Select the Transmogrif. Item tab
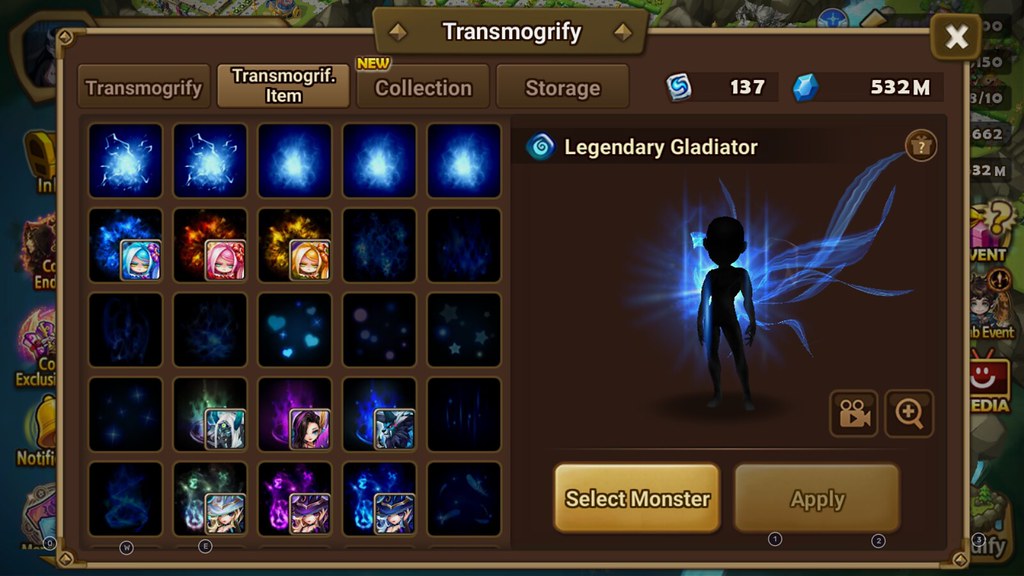The height and width of the screenshot is (576, 1024). 283,86
